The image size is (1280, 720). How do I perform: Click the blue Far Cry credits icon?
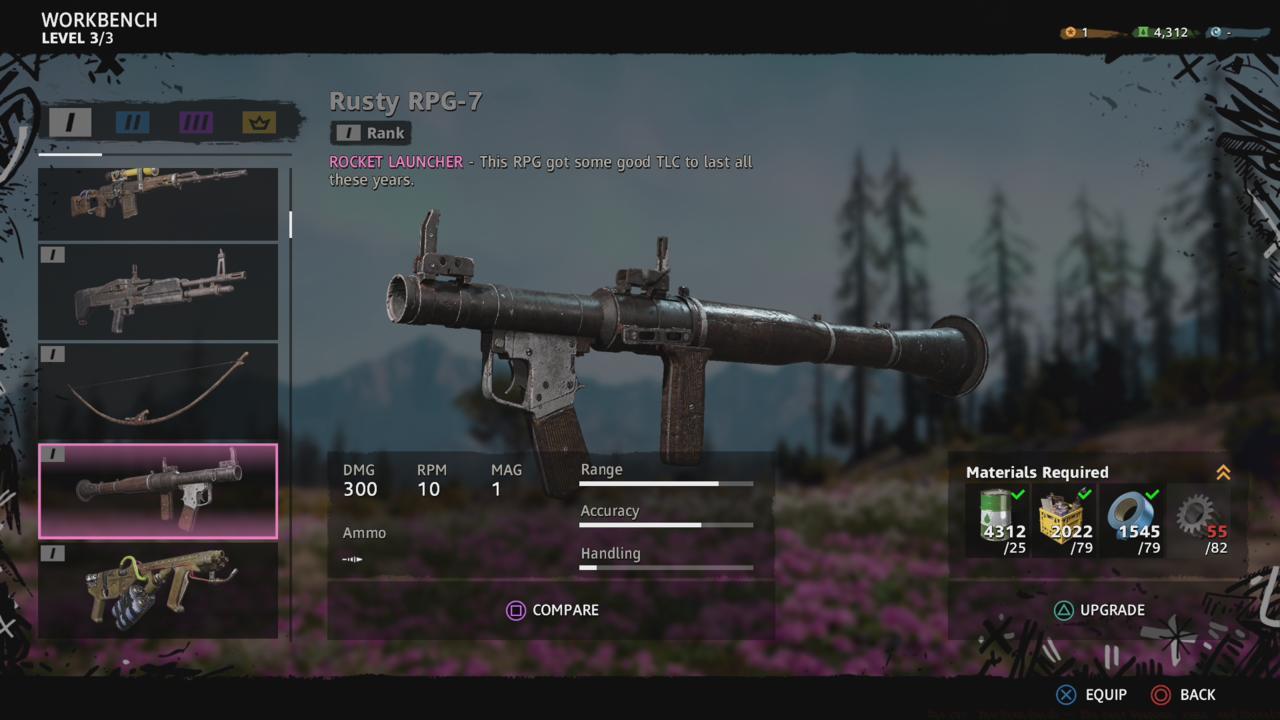[1218, 31]
